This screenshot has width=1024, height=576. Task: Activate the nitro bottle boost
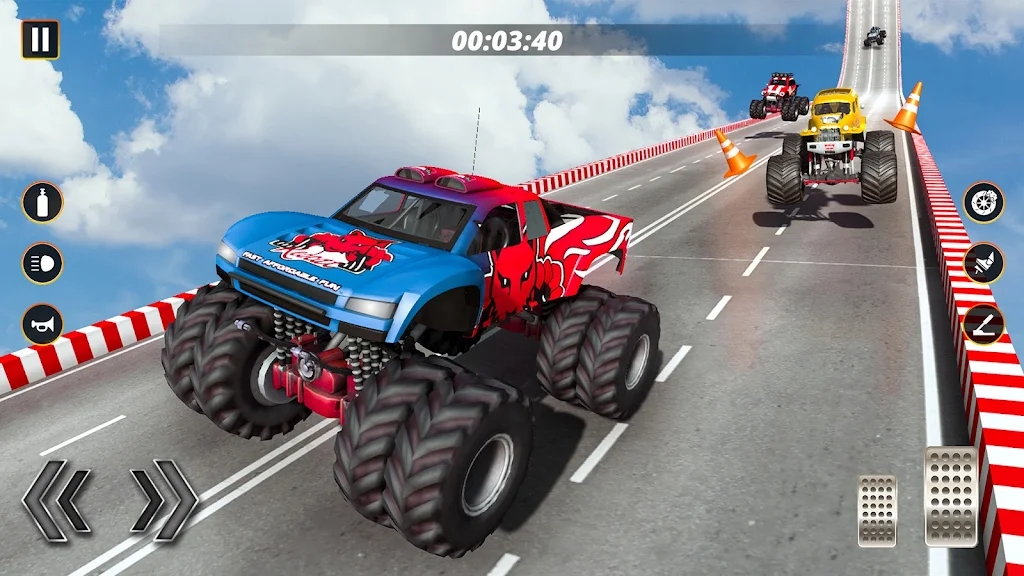pos(42,203)
